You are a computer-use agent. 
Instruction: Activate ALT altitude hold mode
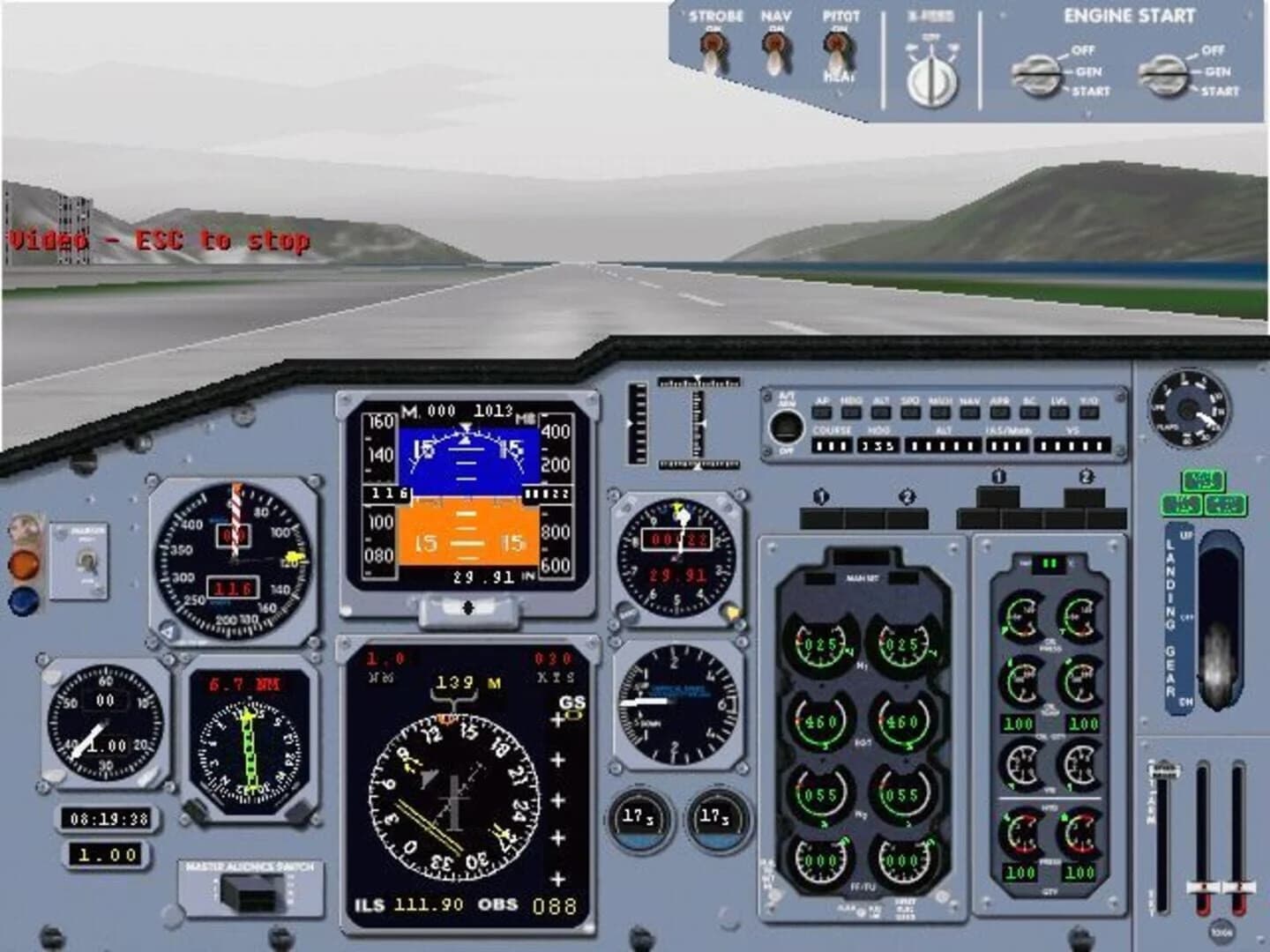point(882,413)
